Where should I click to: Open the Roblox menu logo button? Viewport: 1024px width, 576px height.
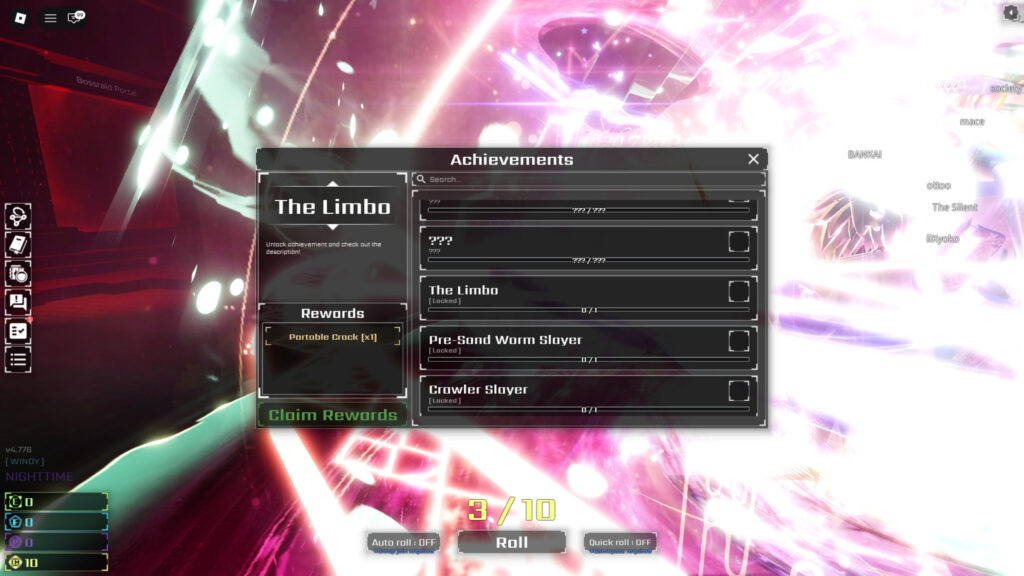click(x=19, y=17)
